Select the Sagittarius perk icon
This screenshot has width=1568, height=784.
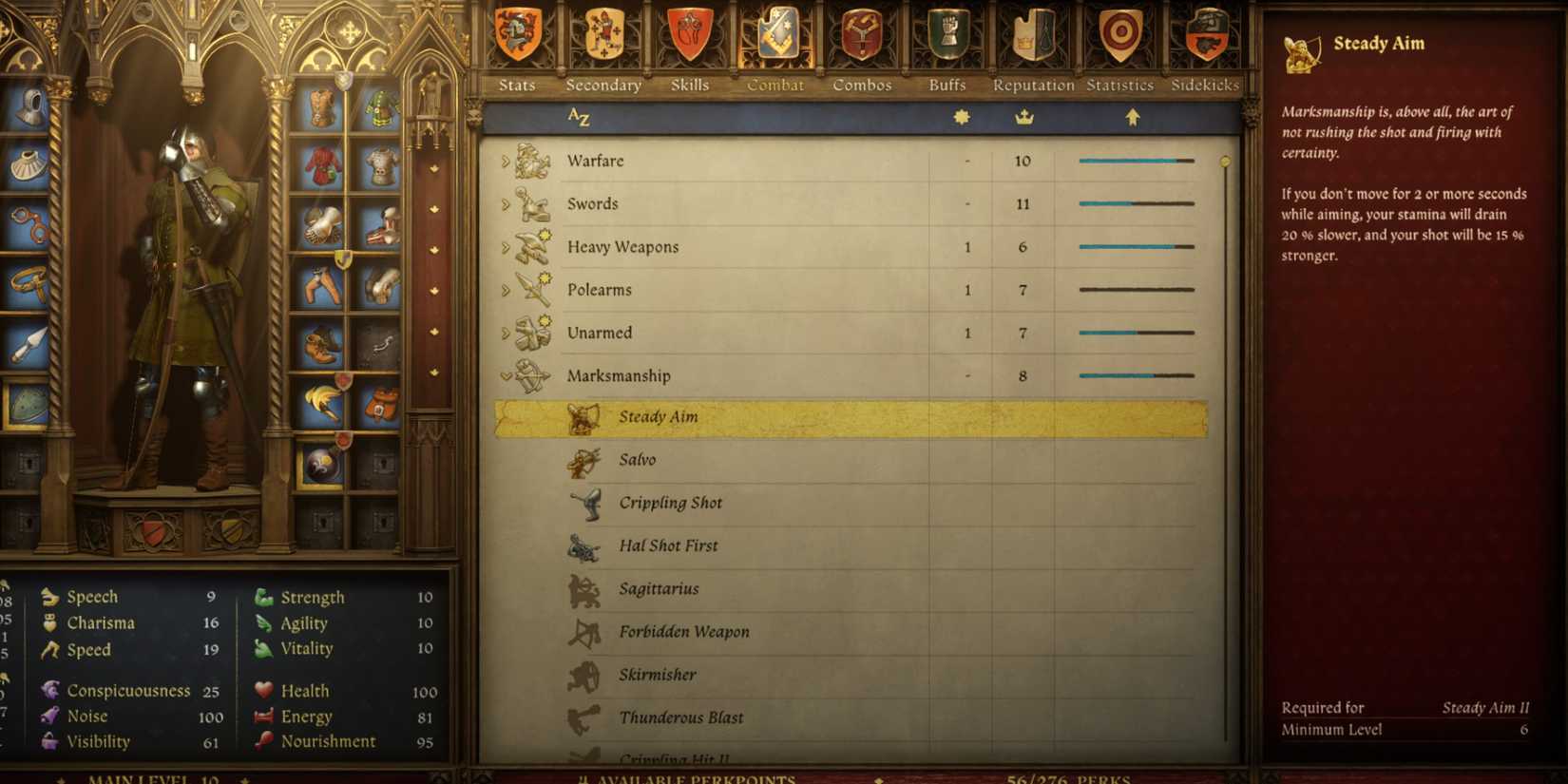pos(584,588)
